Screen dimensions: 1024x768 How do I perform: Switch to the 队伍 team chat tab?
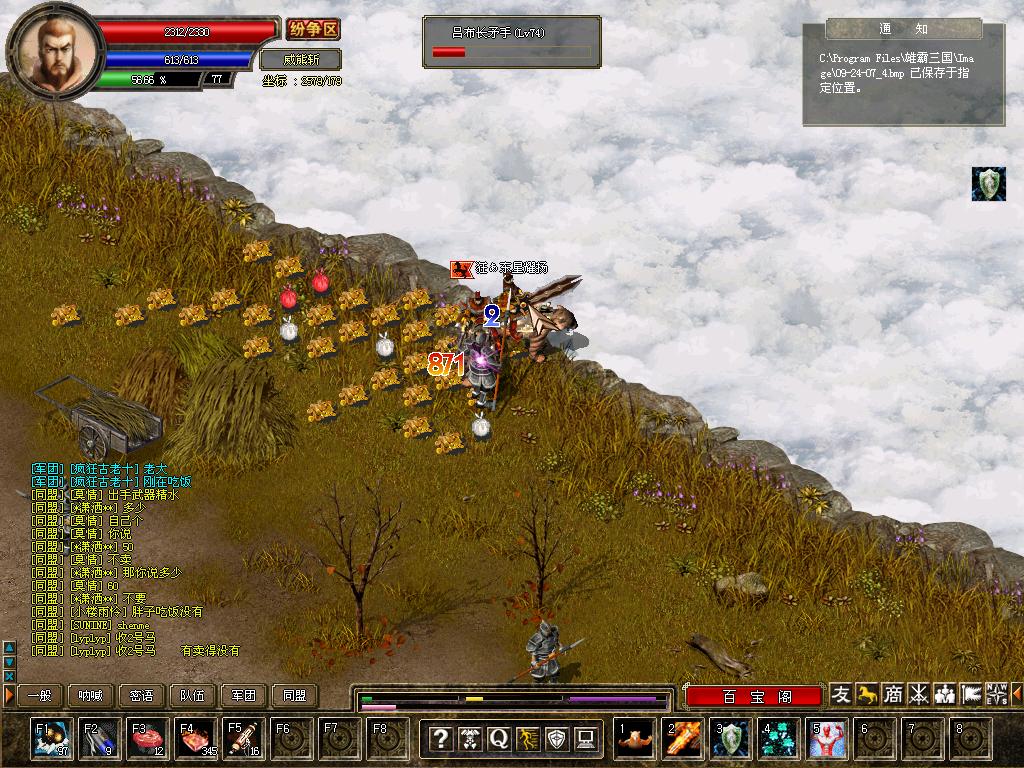click(x=193, y=695)
